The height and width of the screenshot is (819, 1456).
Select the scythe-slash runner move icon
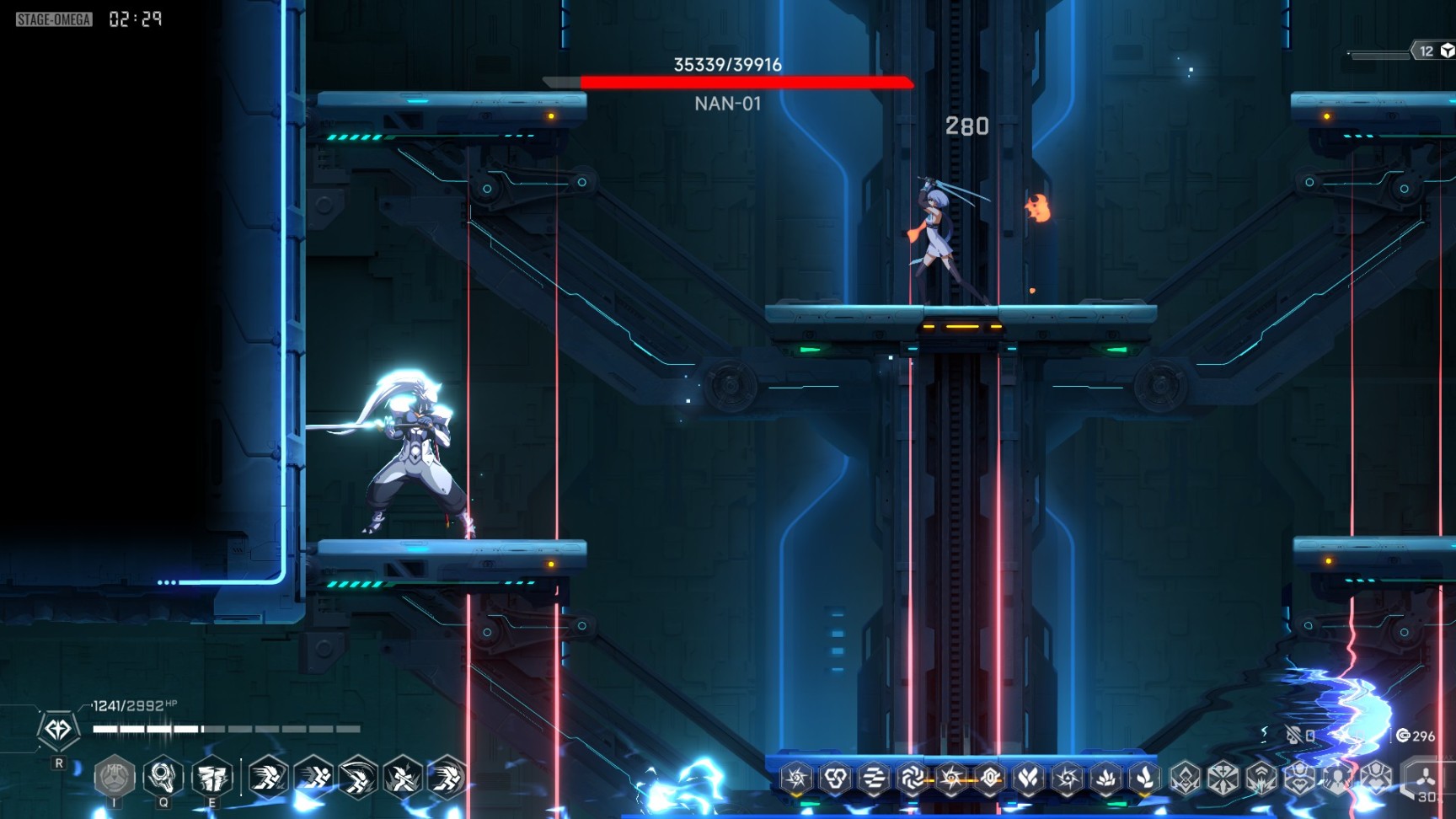[357, 777]
